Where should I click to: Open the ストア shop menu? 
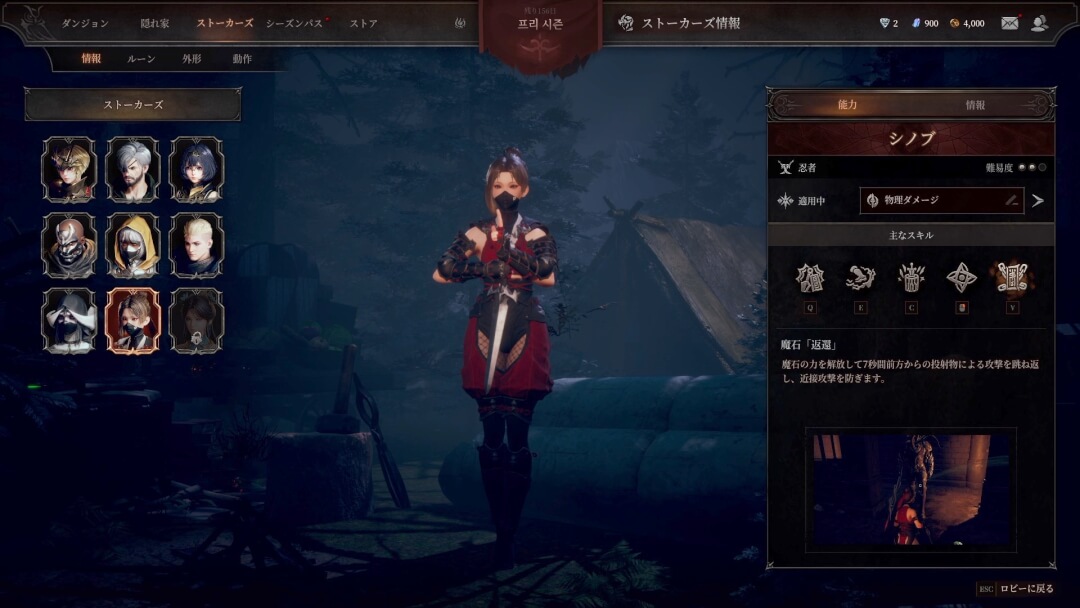point(363,23)
